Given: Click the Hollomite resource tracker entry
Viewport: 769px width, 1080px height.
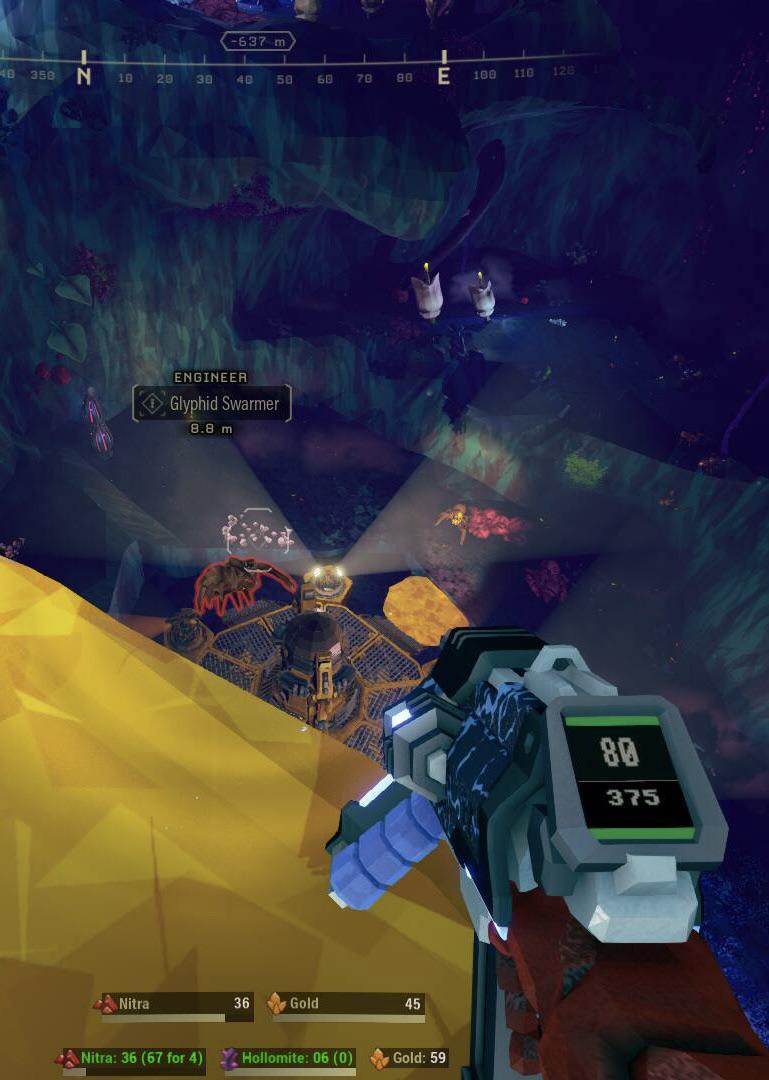Looking at the screenshot, I should (288, 1058).
